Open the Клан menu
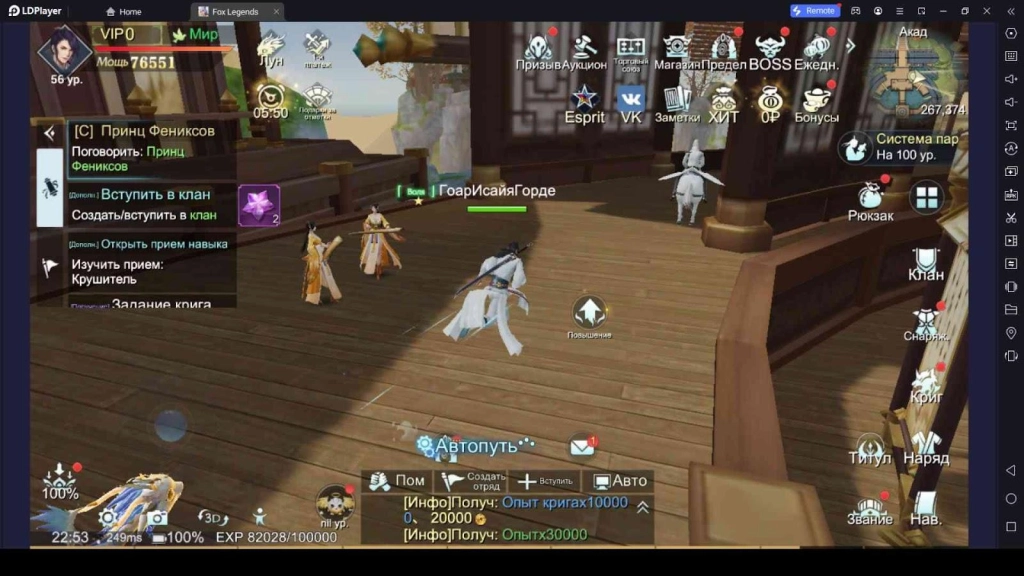 926,263
